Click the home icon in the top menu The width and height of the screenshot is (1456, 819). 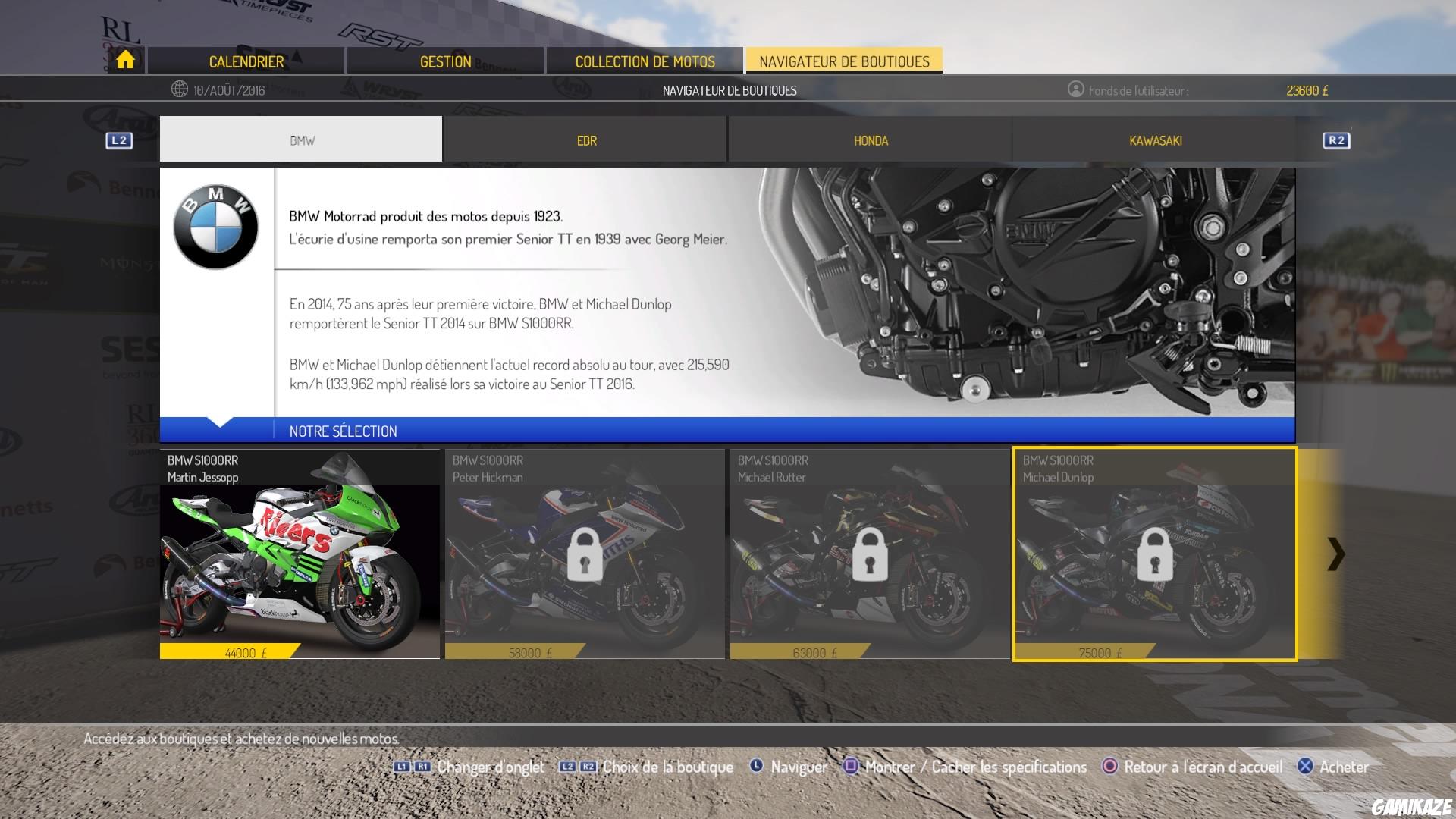pos(124,60)
